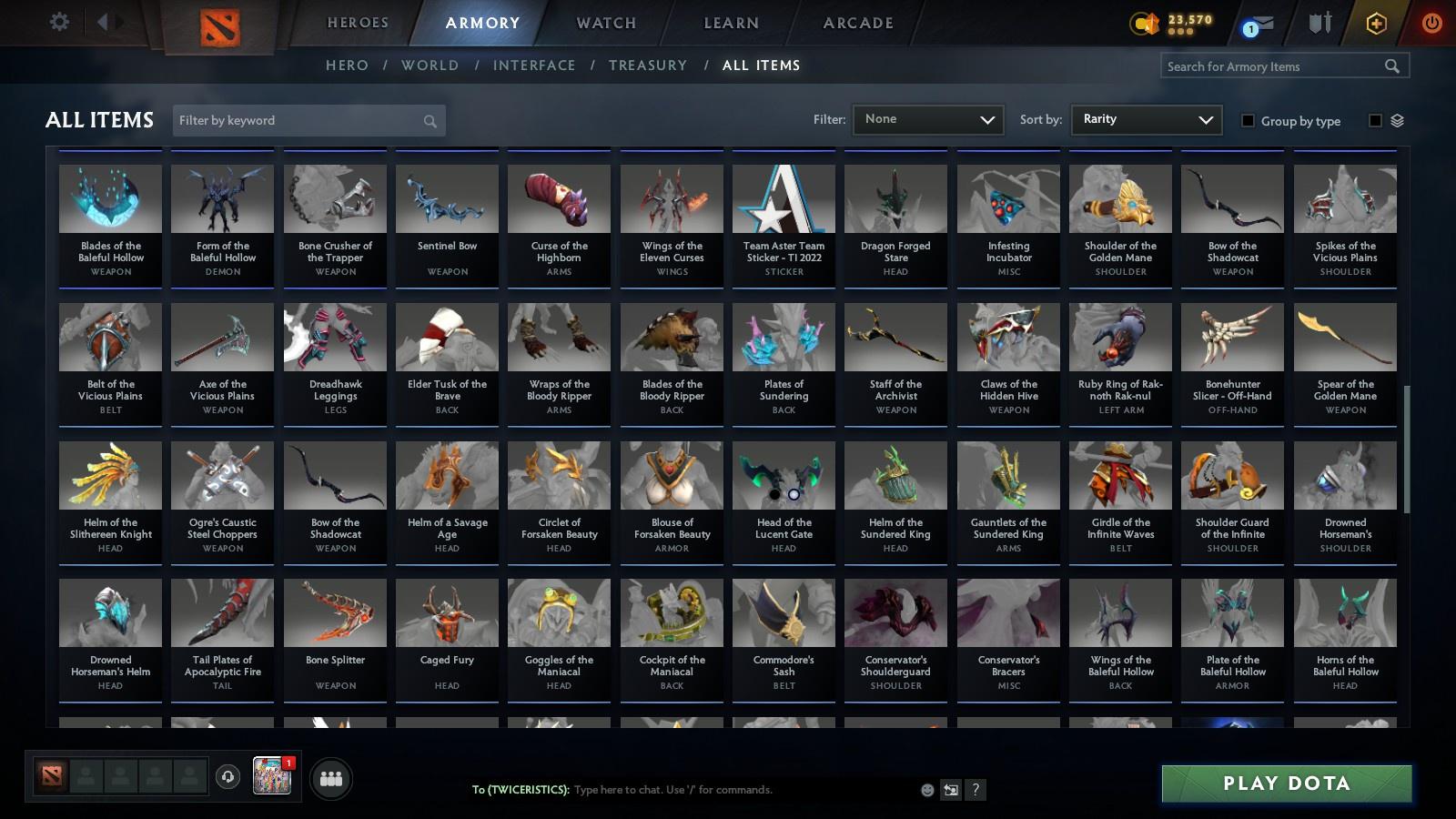Mute audio with the speaker icon top left
The width and height of the screenshot is (1456, 819).
point(105,22)
